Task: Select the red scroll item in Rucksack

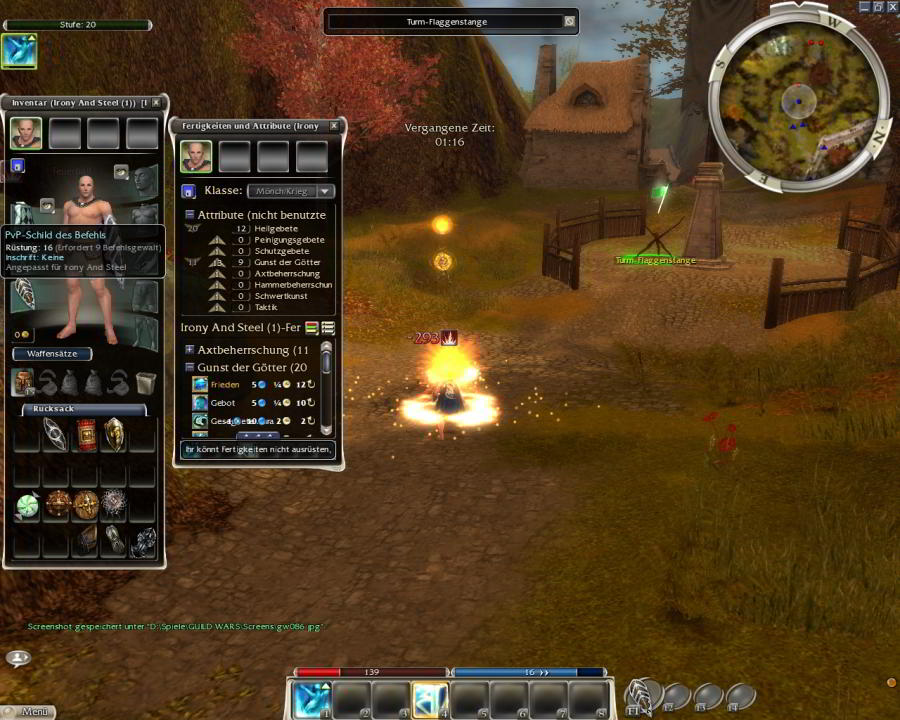Action: click(x=86, y=433)
